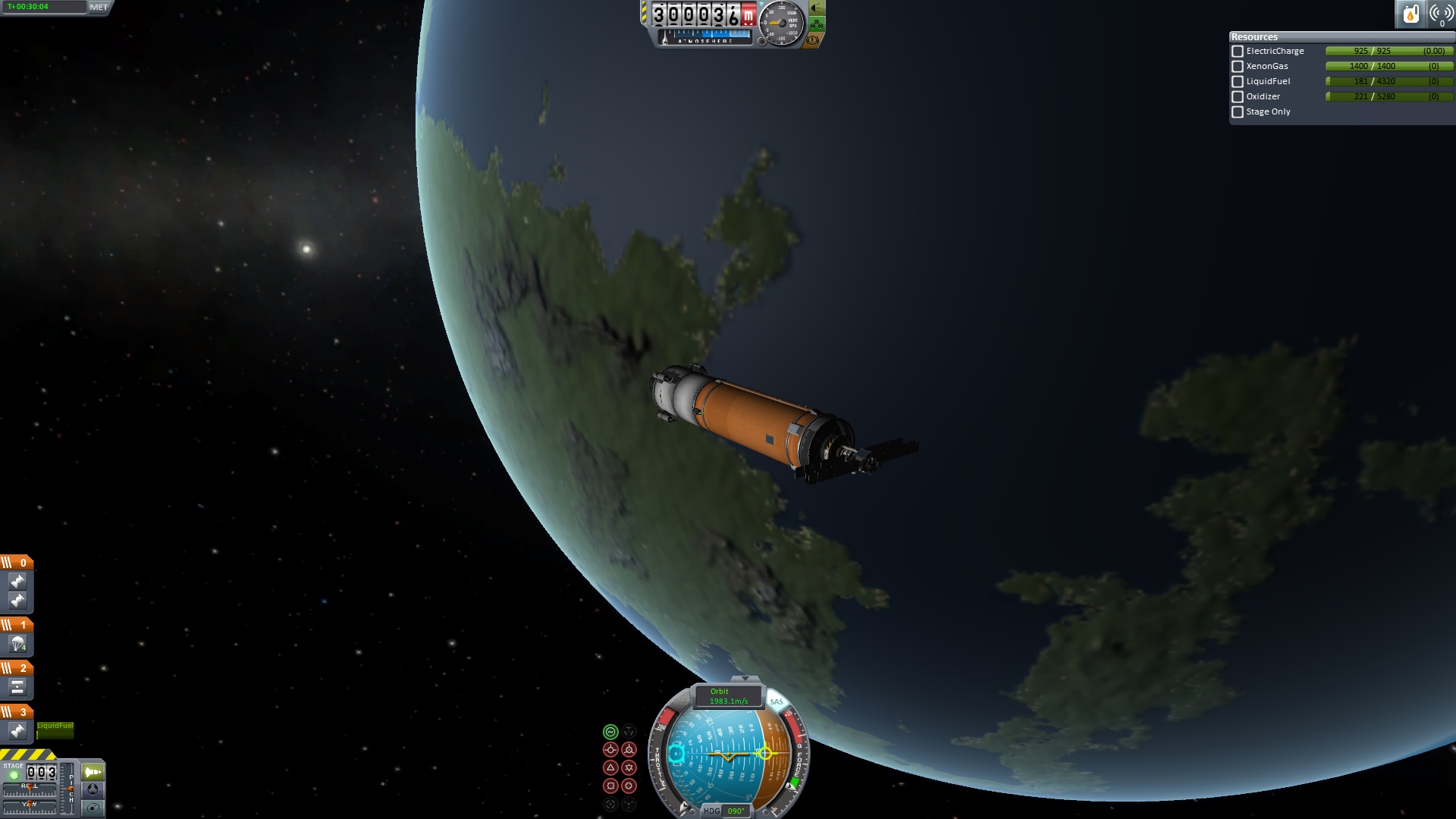1456x819 pixels.
Task: Toggle the Stage Only option
Action: pos(1238,112)
